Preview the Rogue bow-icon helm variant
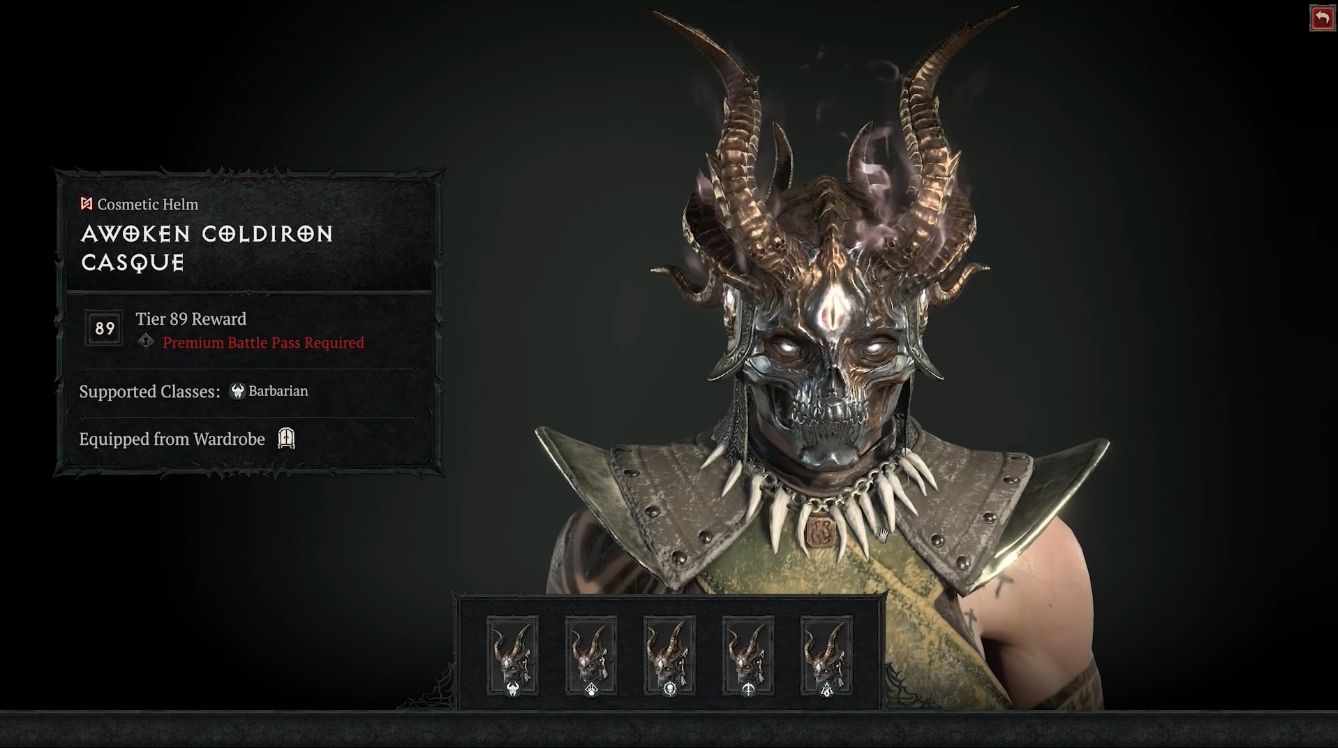Screen dimensions: 1338x748 pyautogui.click(x=748, y=655)
